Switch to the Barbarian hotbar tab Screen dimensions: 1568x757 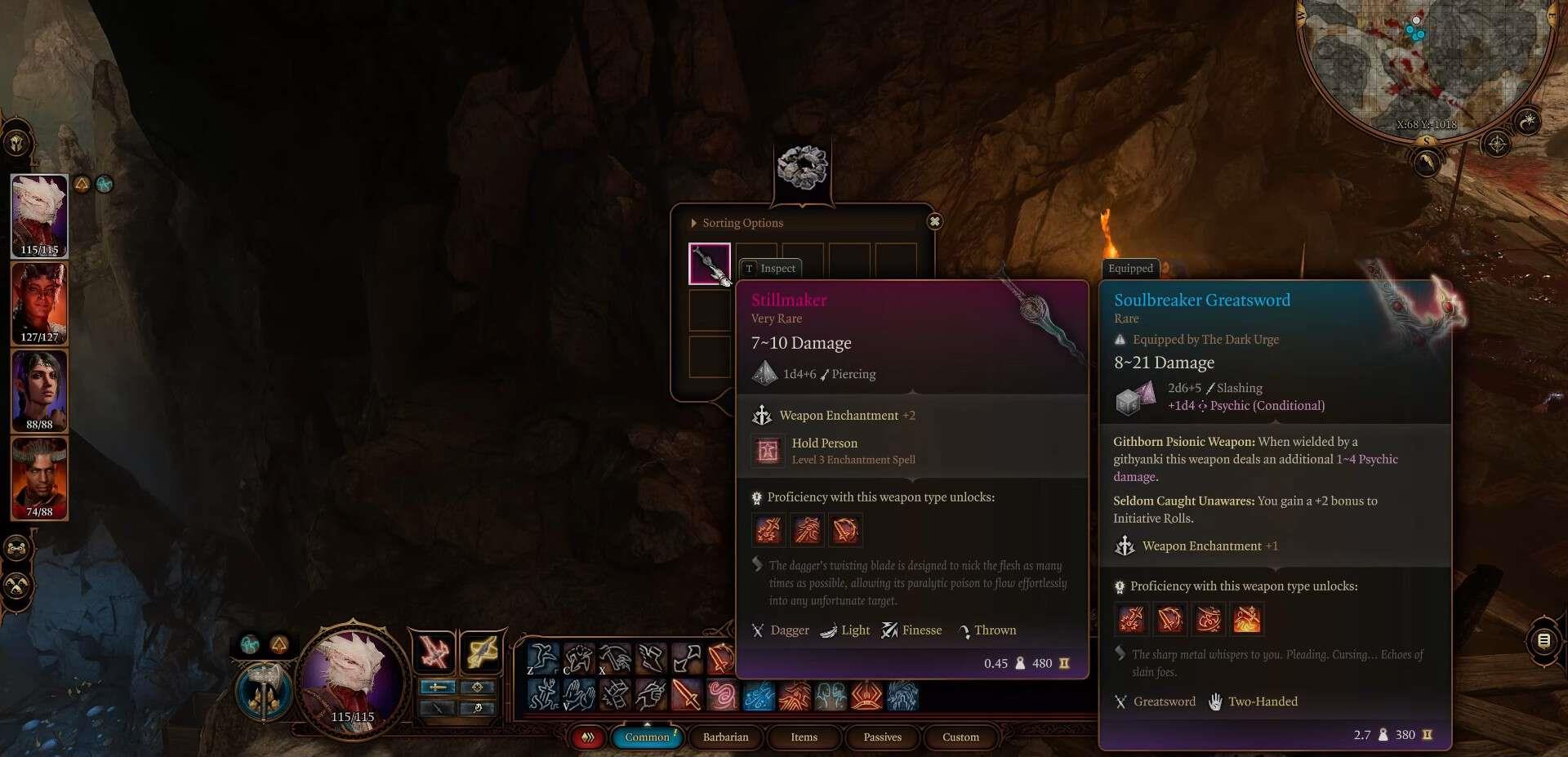pyautogui.click(x=725, y=737)
